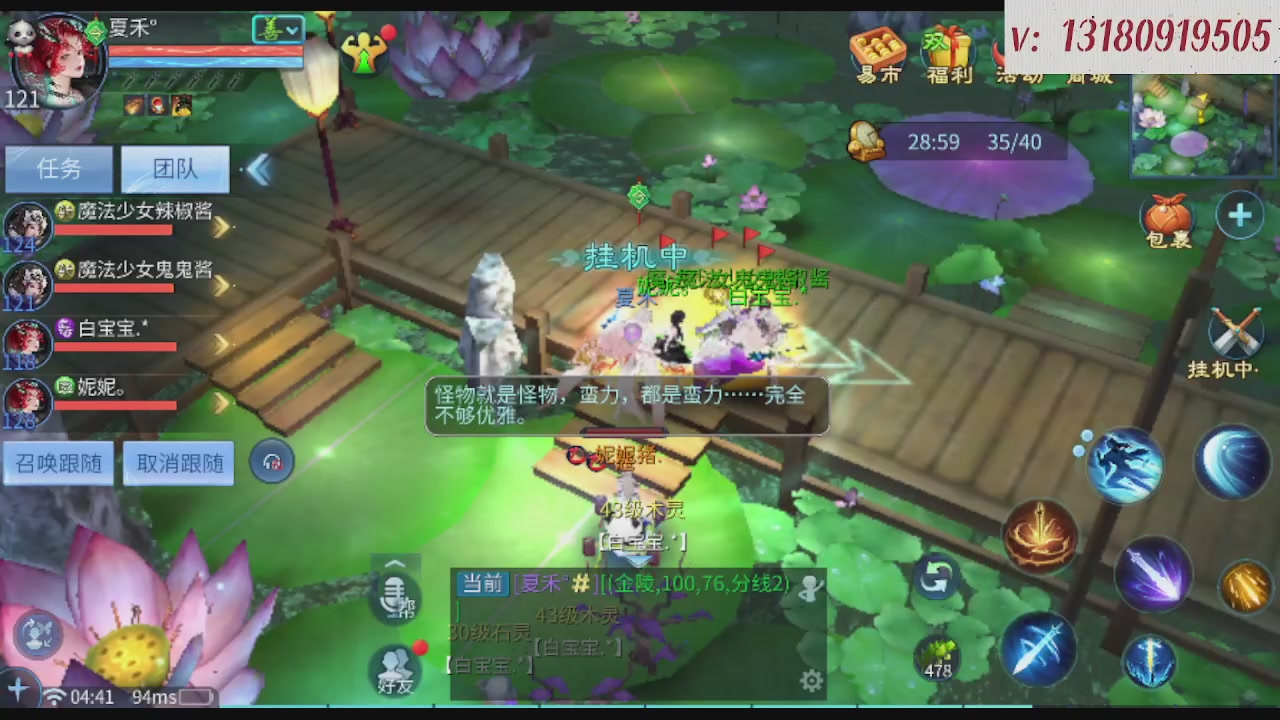
Task: Open the 善 alignment dropdown
Action: coord(277,29)
